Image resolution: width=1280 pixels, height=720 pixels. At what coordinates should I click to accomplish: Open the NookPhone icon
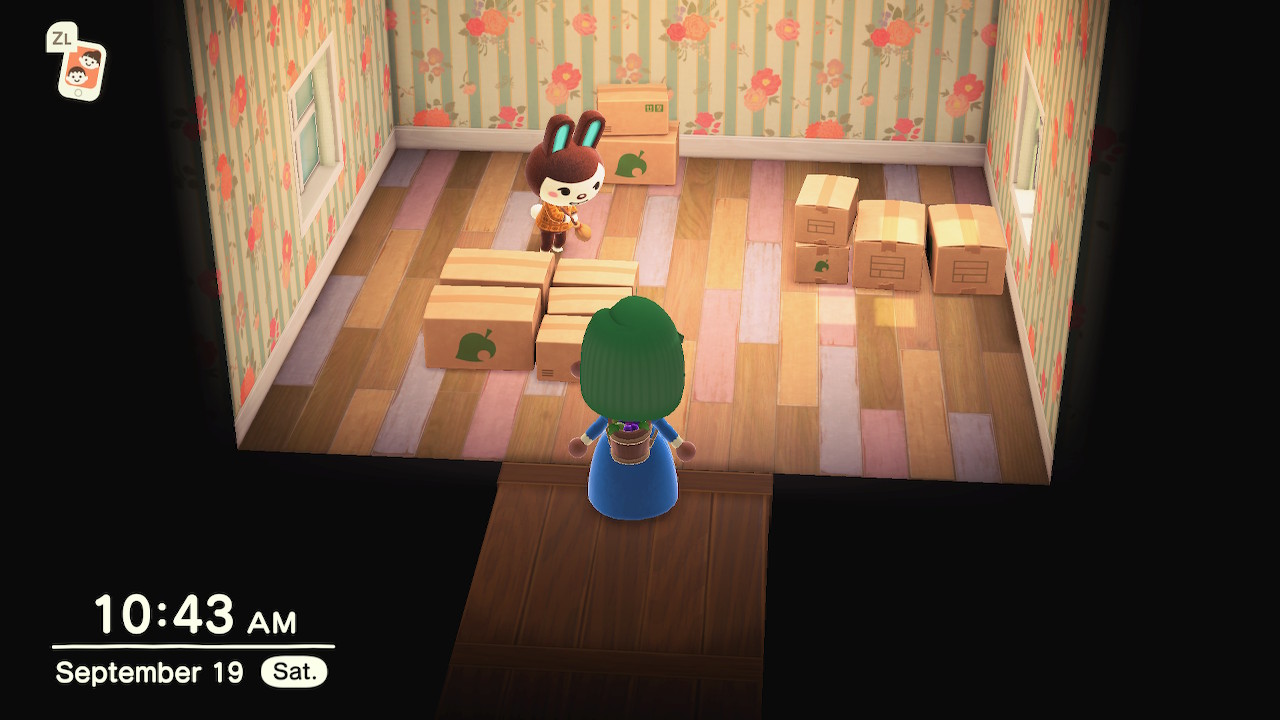[x=81, y=70]
